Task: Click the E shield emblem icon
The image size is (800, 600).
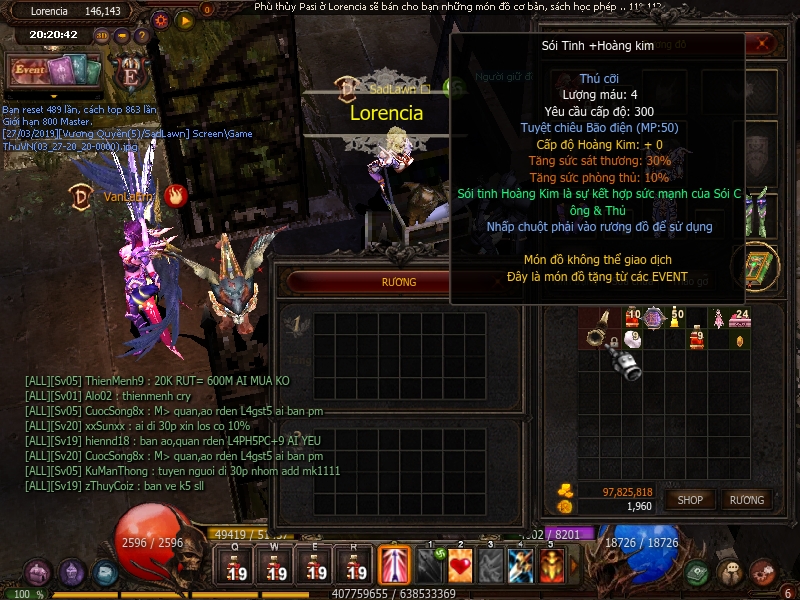Action: coord(130,74)
